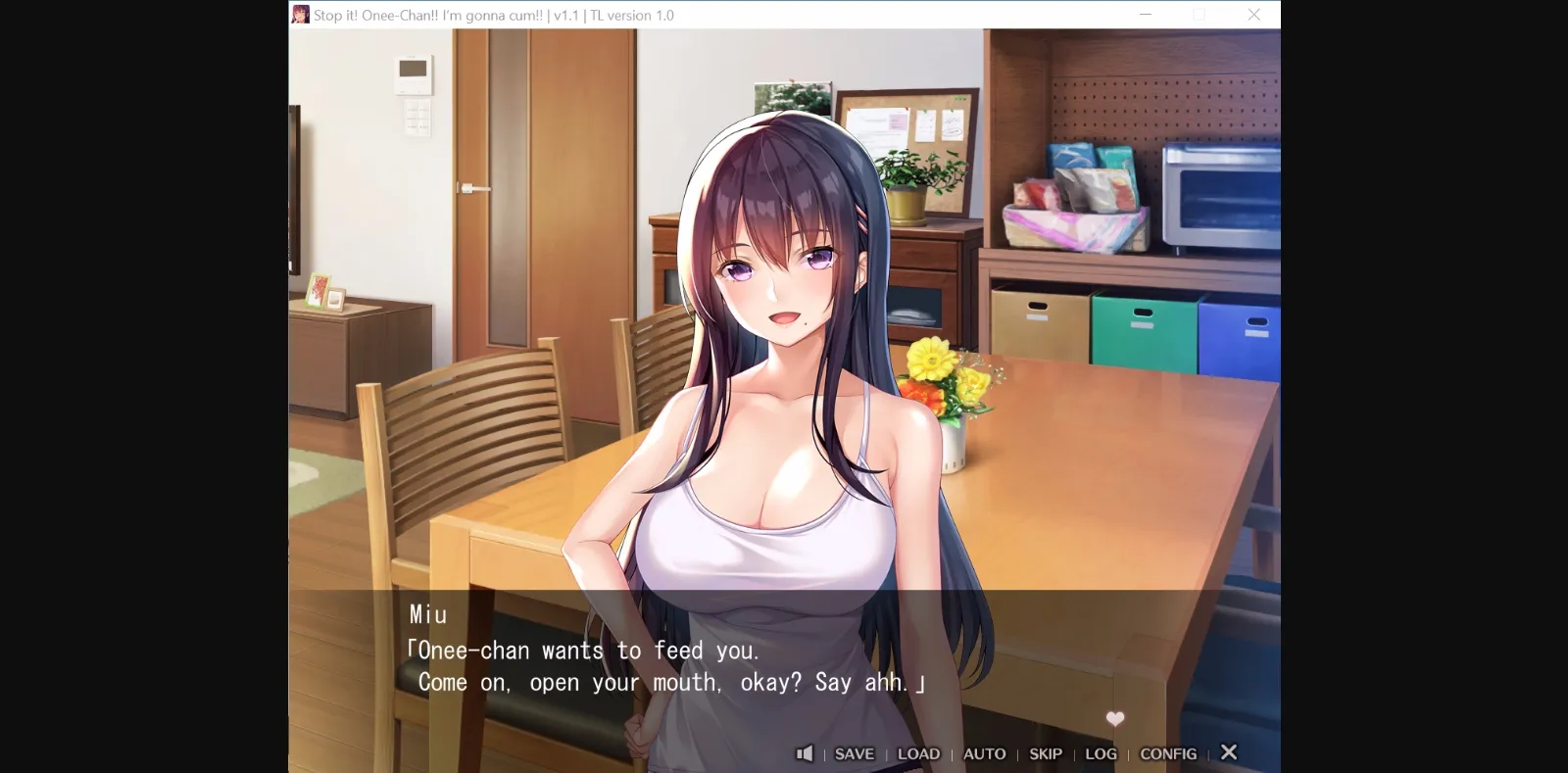Click the game icon in the title bar
The height and width of the screenshot is (773, 1568).
[x=300, y=14]
